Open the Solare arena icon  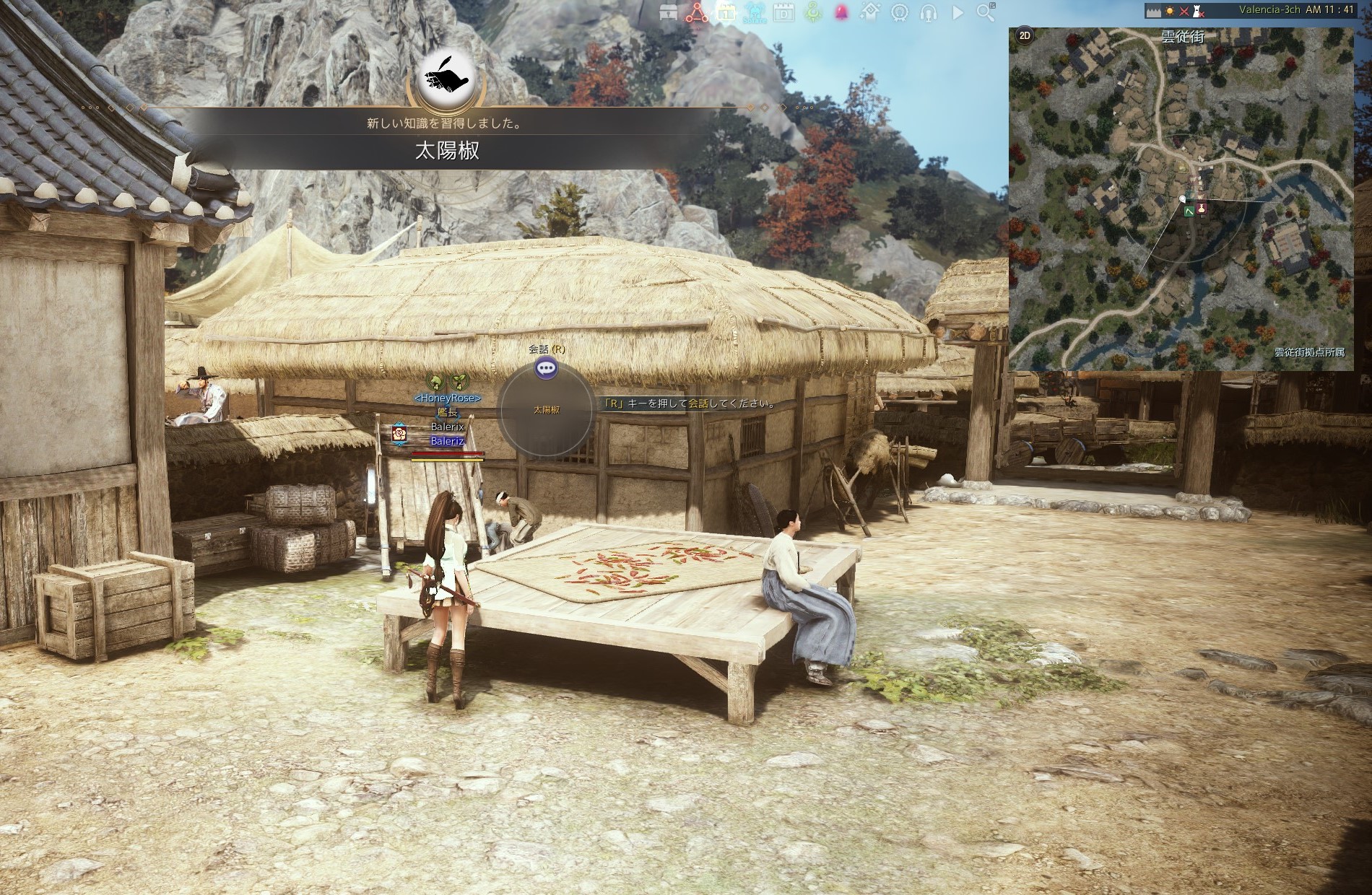coord(755,12)
